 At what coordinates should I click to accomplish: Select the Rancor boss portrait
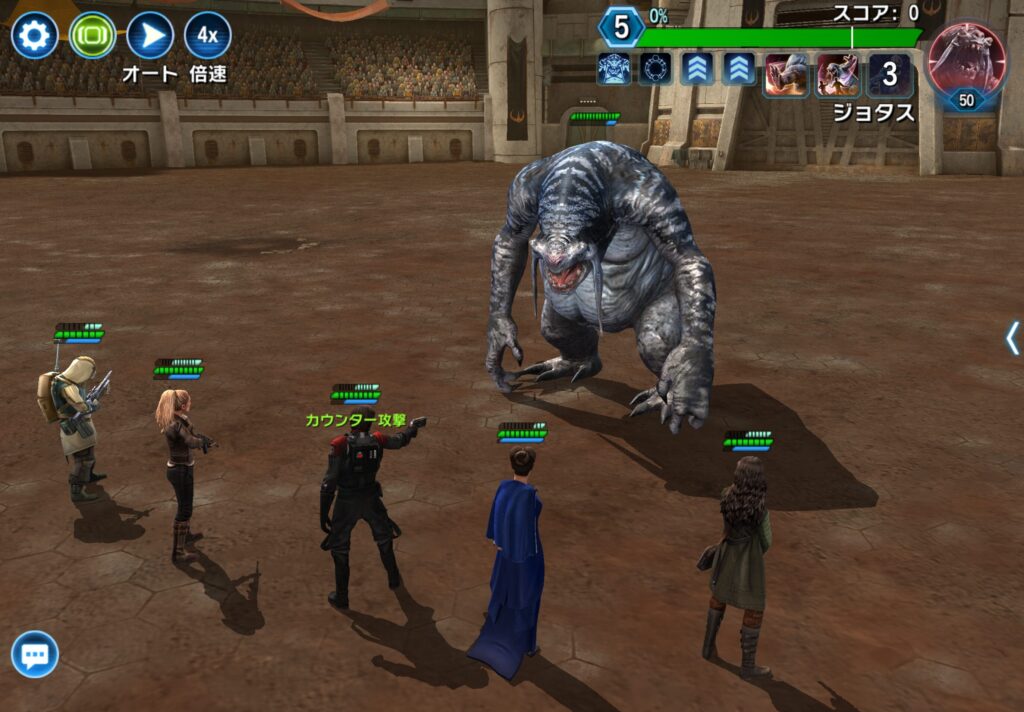click(x=967, y=60)
